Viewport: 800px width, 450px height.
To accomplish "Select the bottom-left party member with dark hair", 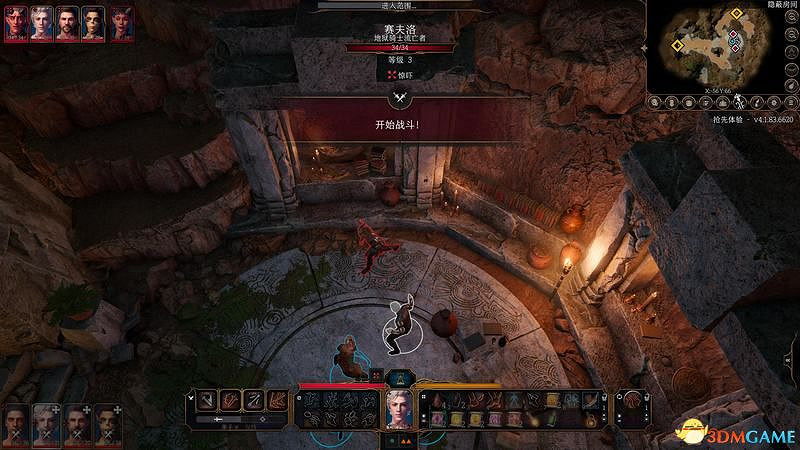I will click(15, 423).
